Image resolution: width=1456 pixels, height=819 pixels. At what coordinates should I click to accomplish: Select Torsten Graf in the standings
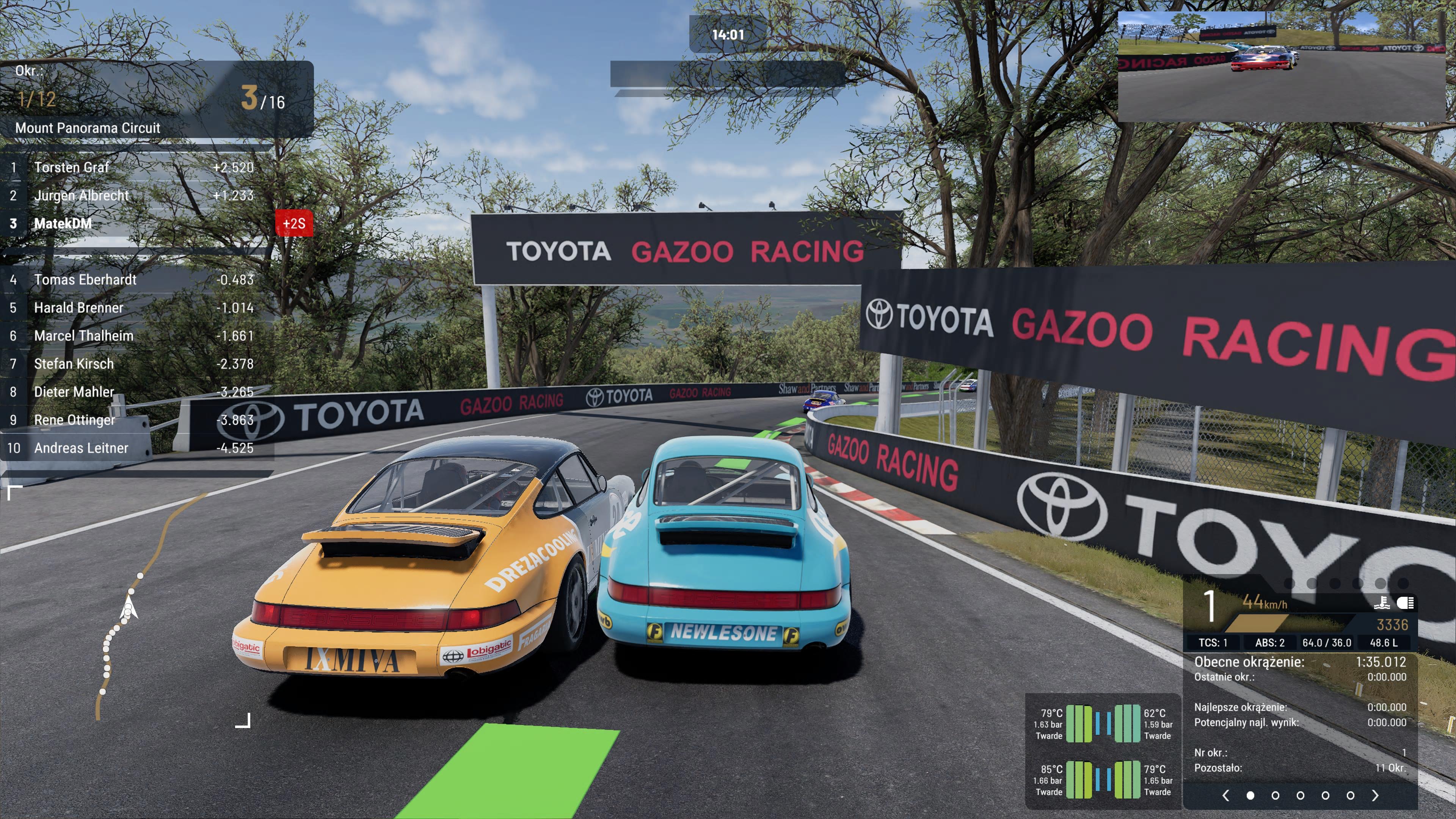click(x=72, y=167)
